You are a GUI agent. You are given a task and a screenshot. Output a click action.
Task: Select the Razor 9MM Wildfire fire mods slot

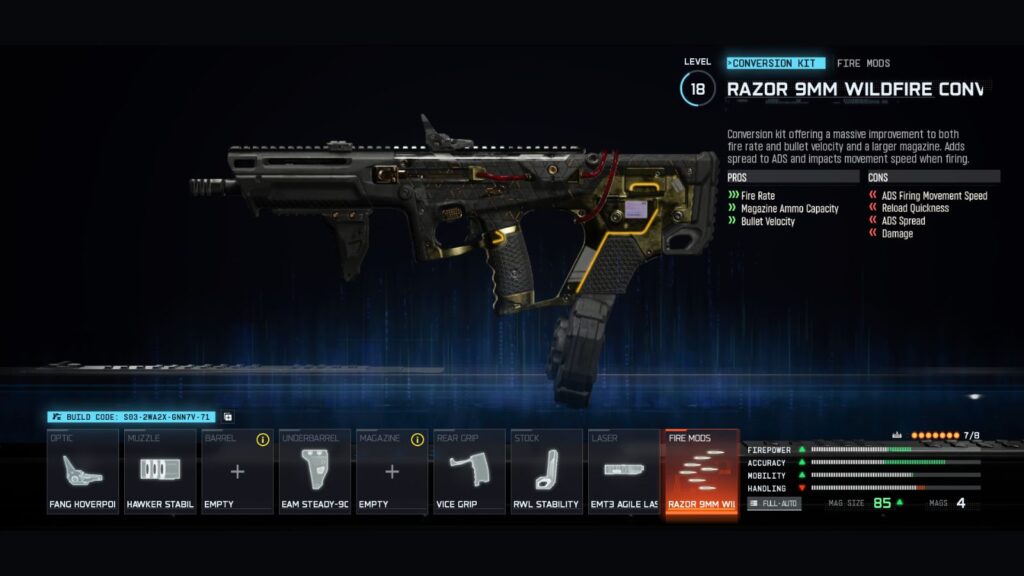click(x=701, y=471)
